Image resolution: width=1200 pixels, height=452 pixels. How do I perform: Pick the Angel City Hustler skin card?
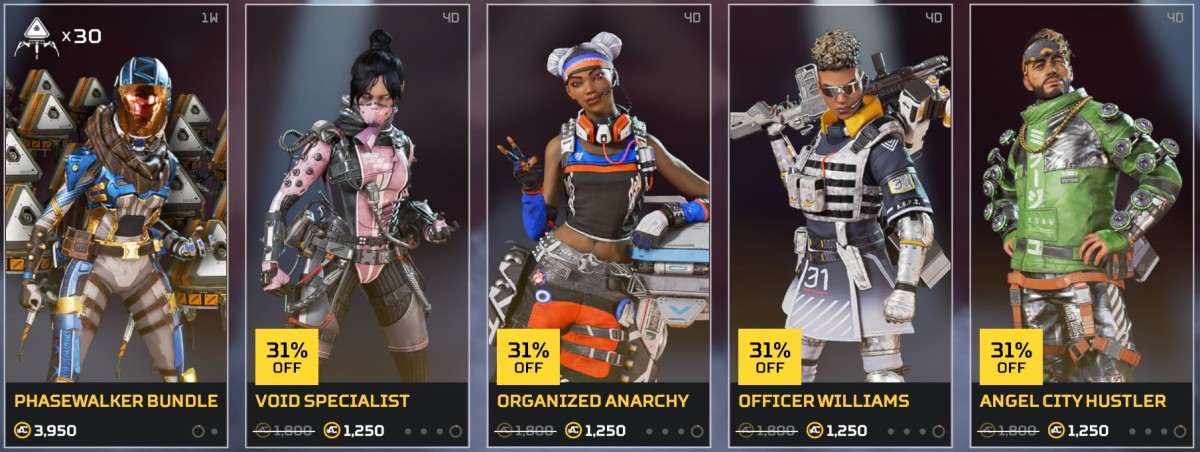(x=1082, y=225)
